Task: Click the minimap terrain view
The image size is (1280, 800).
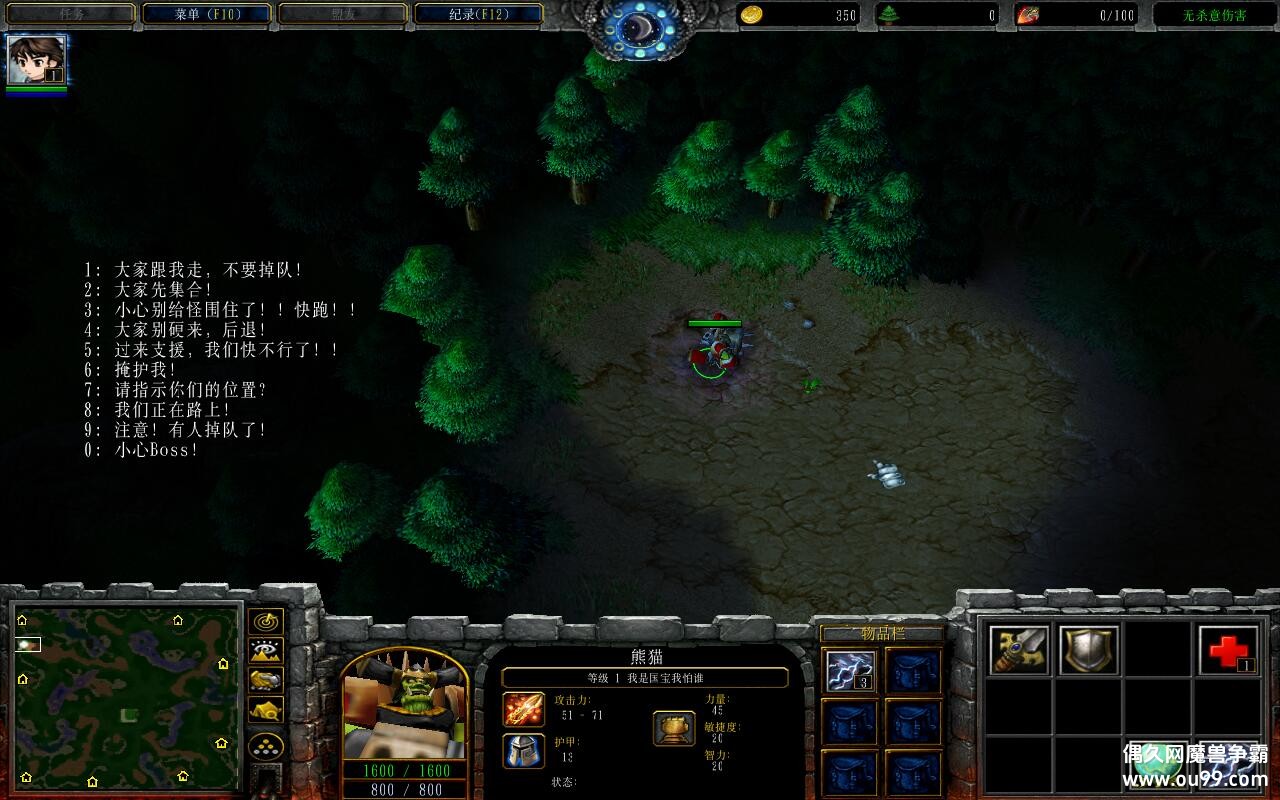Action: [x=126, y=696]
